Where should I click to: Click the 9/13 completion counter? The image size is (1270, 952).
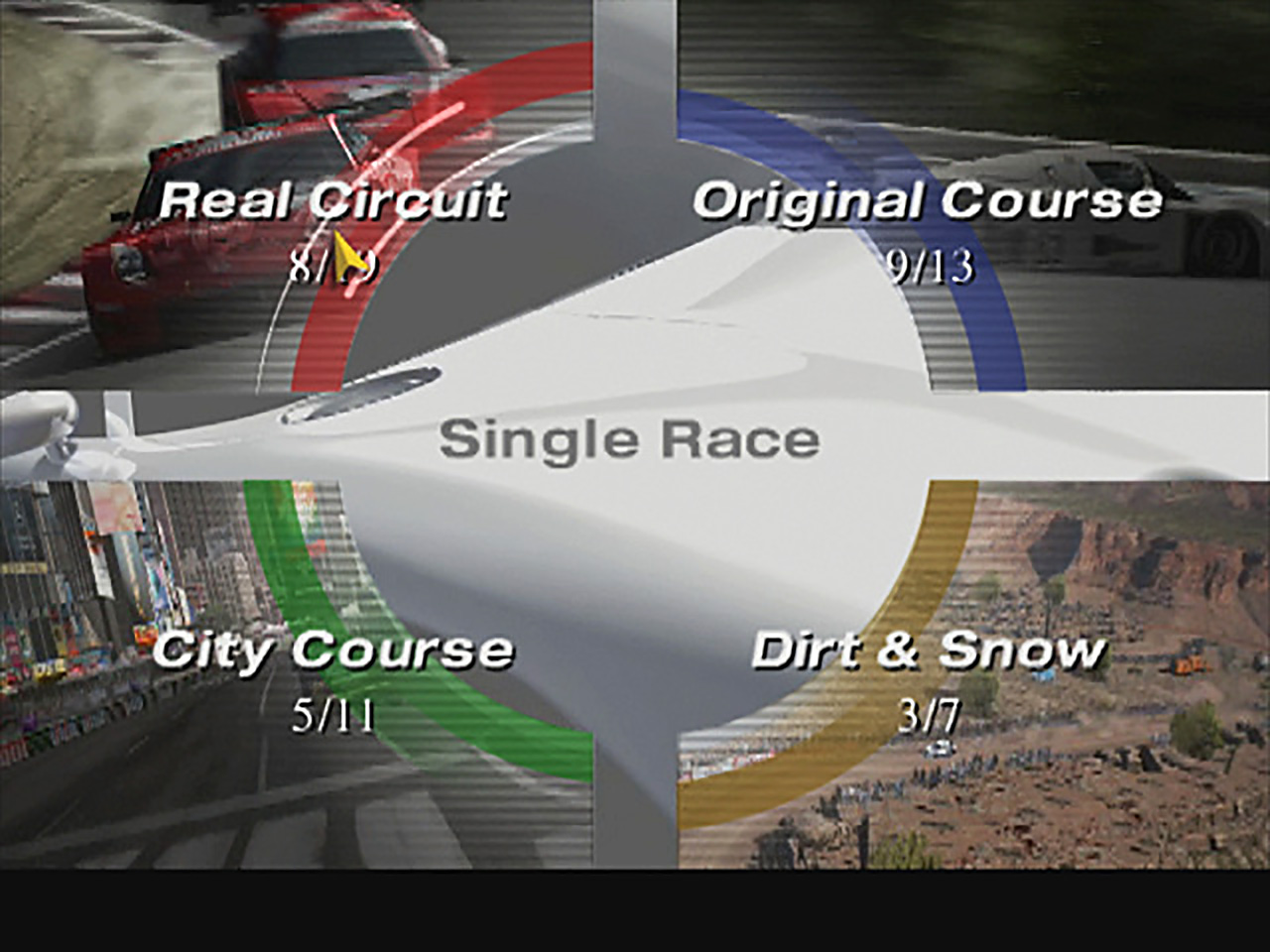tap(931, 266)
